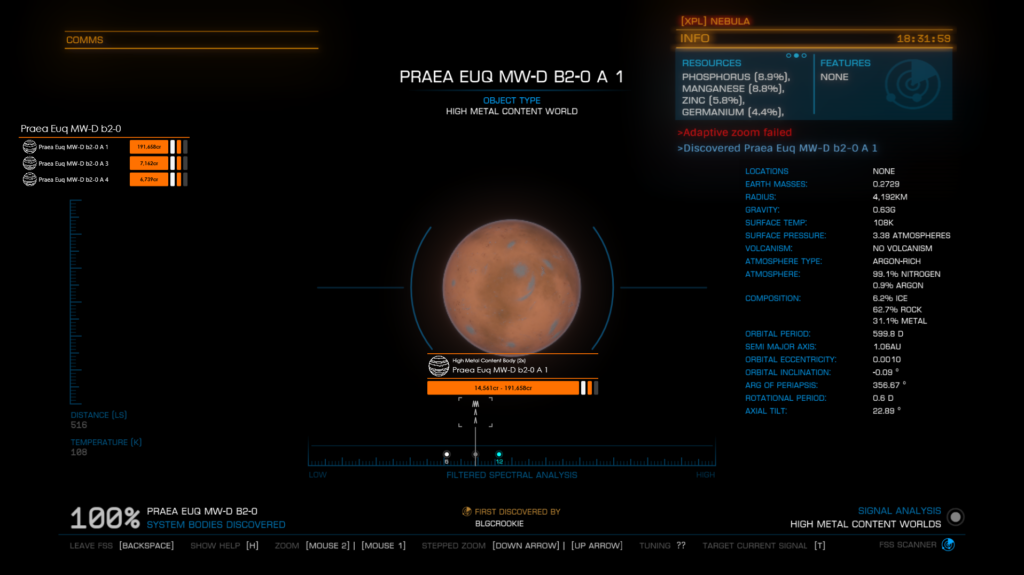This screenshot has height=575, width=1024.
Task: Click the FSS Scanner icon
Action: (948, 545)
